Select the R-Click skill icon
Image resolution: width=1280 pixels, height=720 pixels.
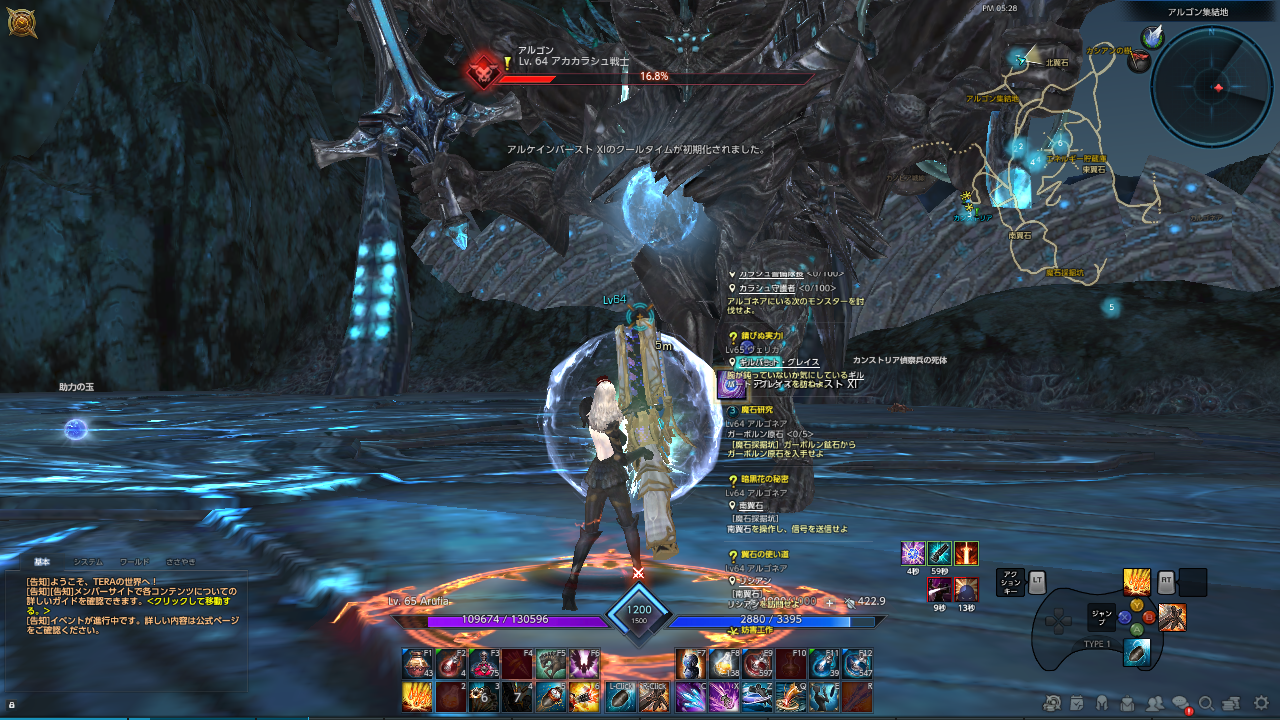point(655,695)
